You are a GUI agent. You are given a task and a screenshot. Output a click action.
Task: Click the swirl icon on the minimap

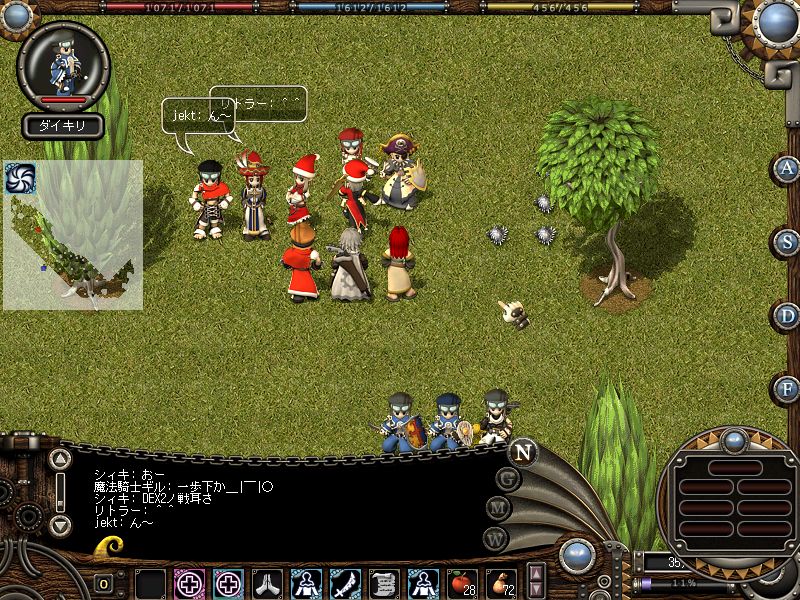click(20, 178)
